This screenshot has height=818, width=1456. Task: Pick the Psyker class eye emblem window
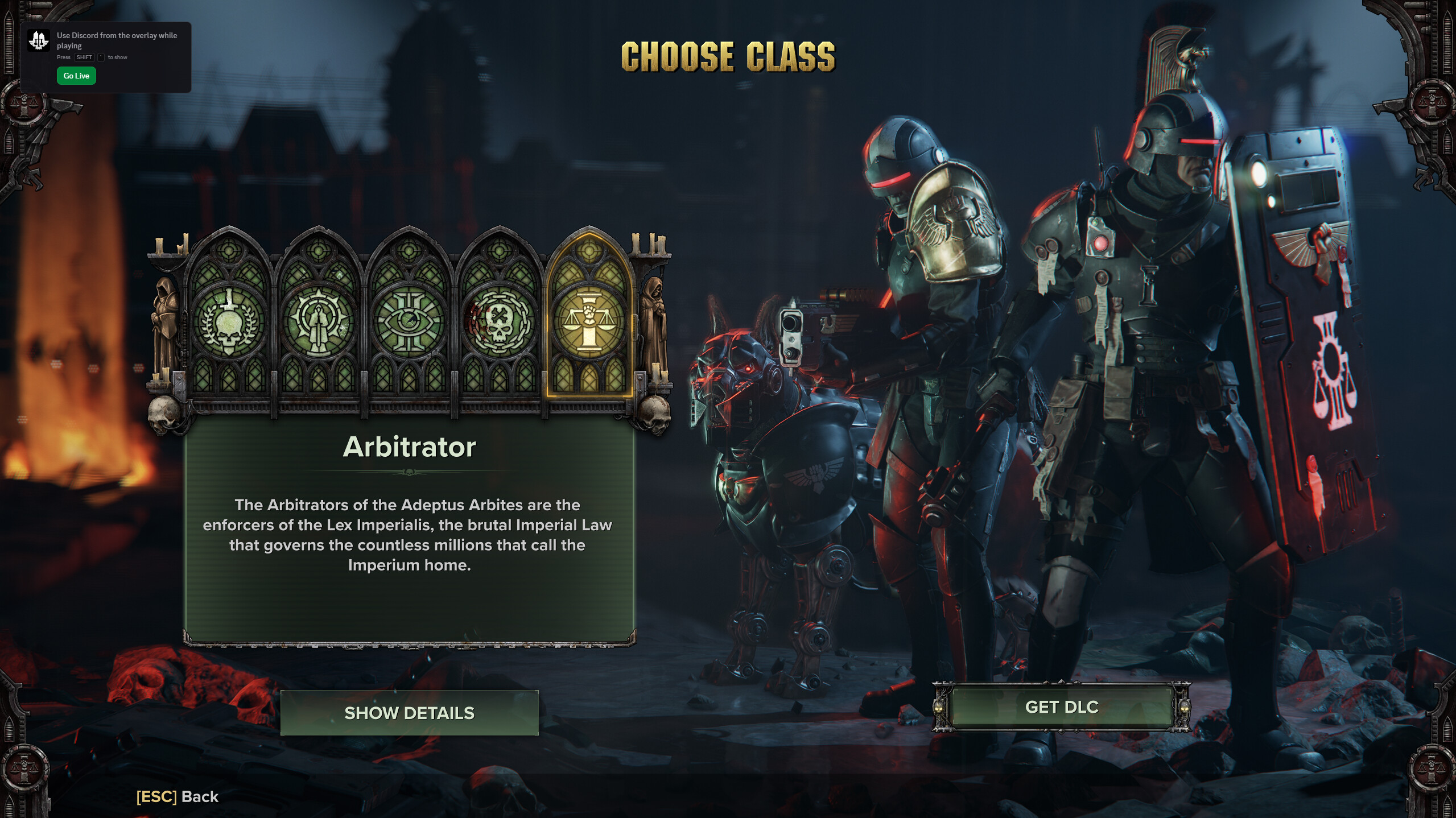[409, 321]
